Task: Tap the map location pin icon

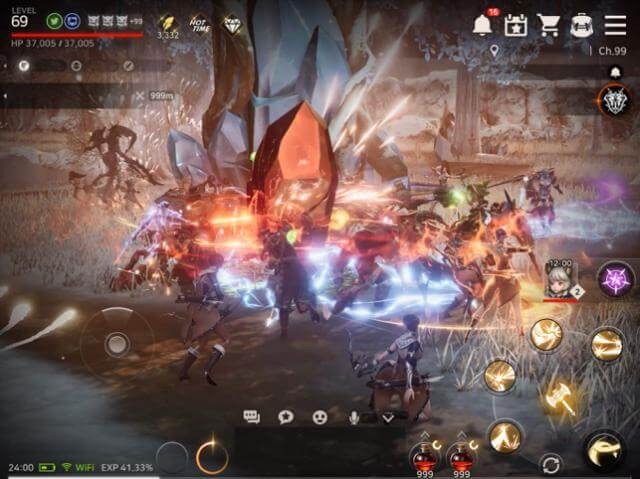Action: (494, 49)
